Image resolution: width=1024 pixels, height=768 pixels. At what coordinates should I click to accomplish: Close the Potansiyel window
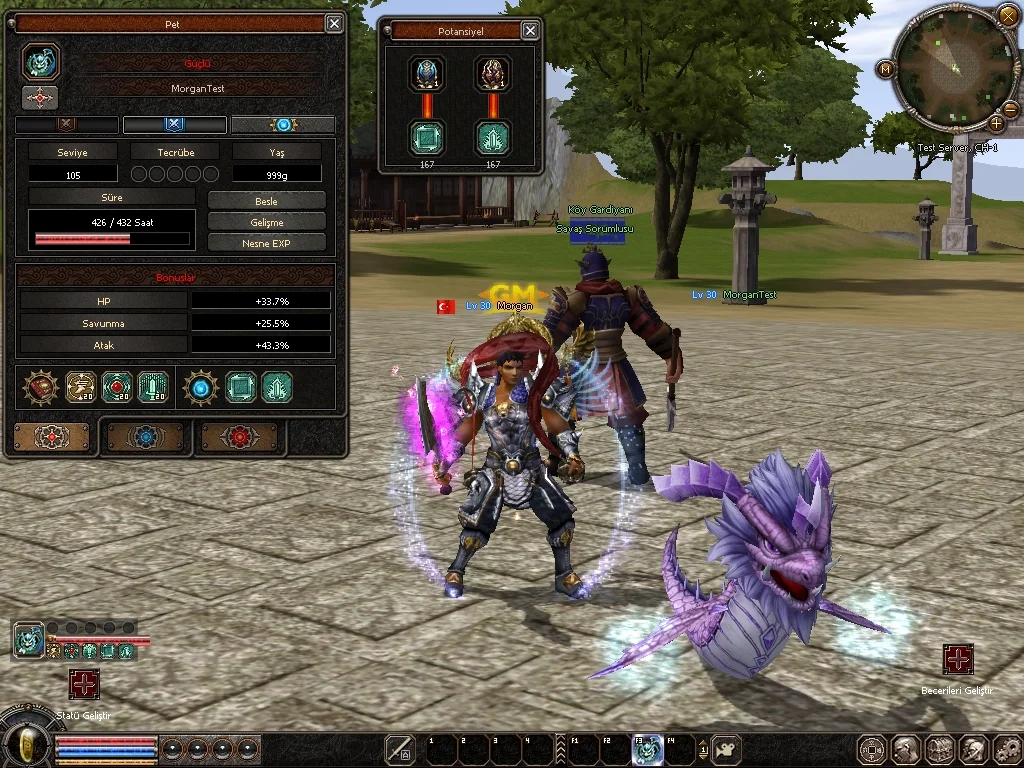[x=530, y=31]
